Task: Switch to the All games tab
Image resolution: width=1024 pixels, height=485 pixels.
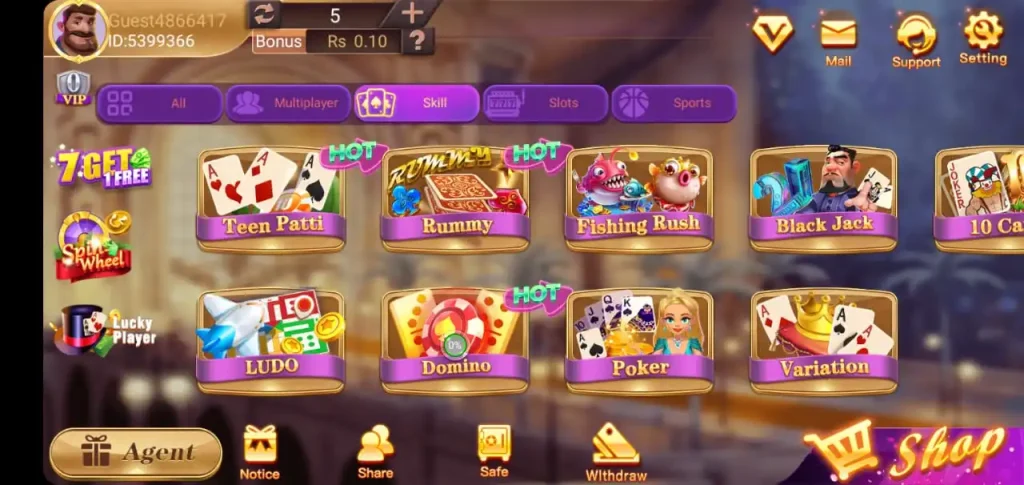Action: click(159, 103)
